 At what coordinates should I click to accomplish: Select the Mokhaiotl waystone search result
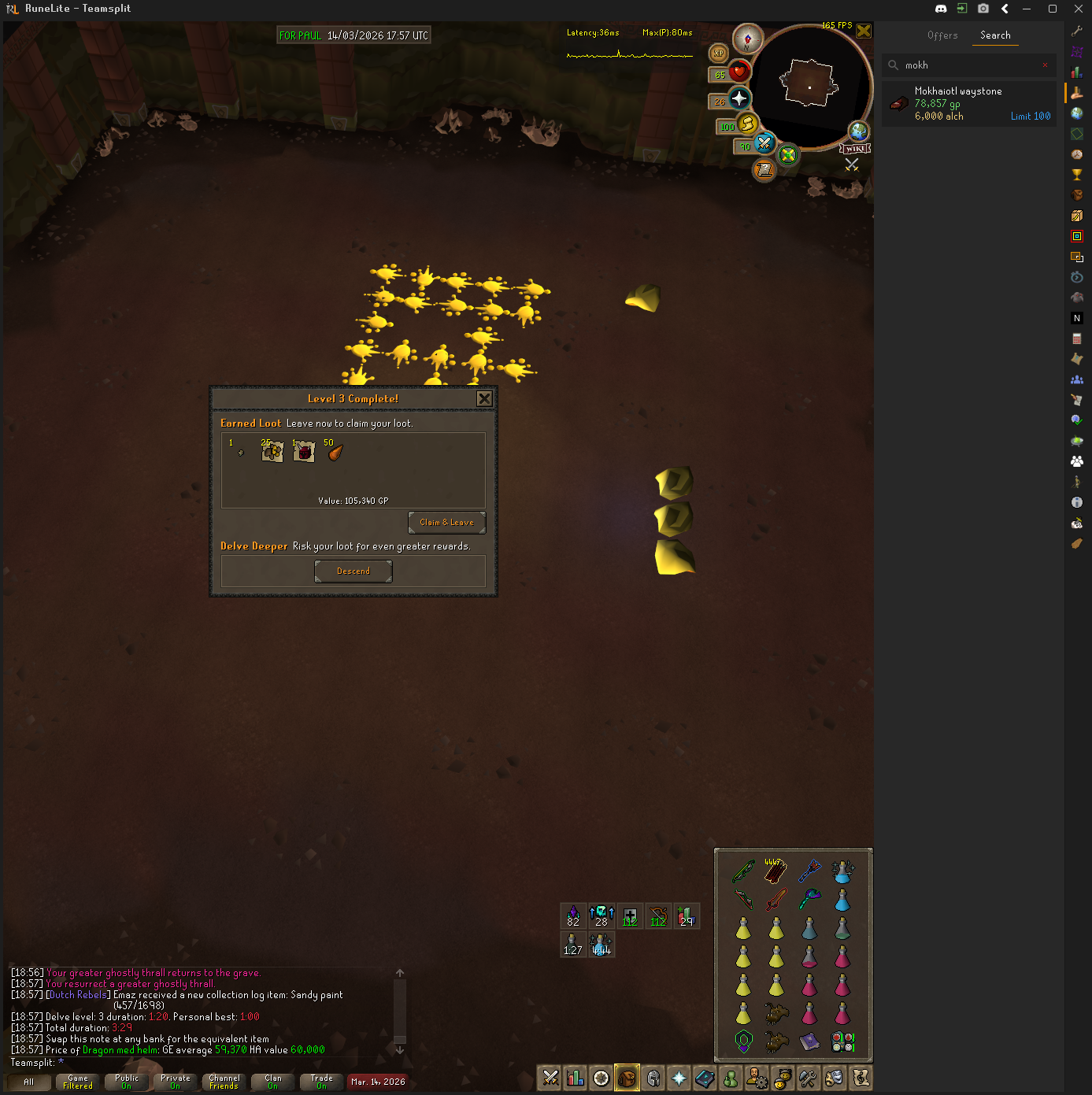[x=968, y=104]
